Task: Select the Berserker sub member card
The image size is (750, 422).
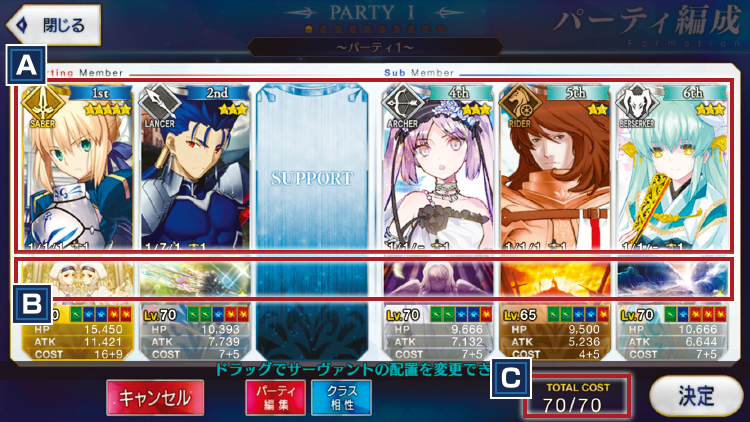Action: (x=671, y=170)
